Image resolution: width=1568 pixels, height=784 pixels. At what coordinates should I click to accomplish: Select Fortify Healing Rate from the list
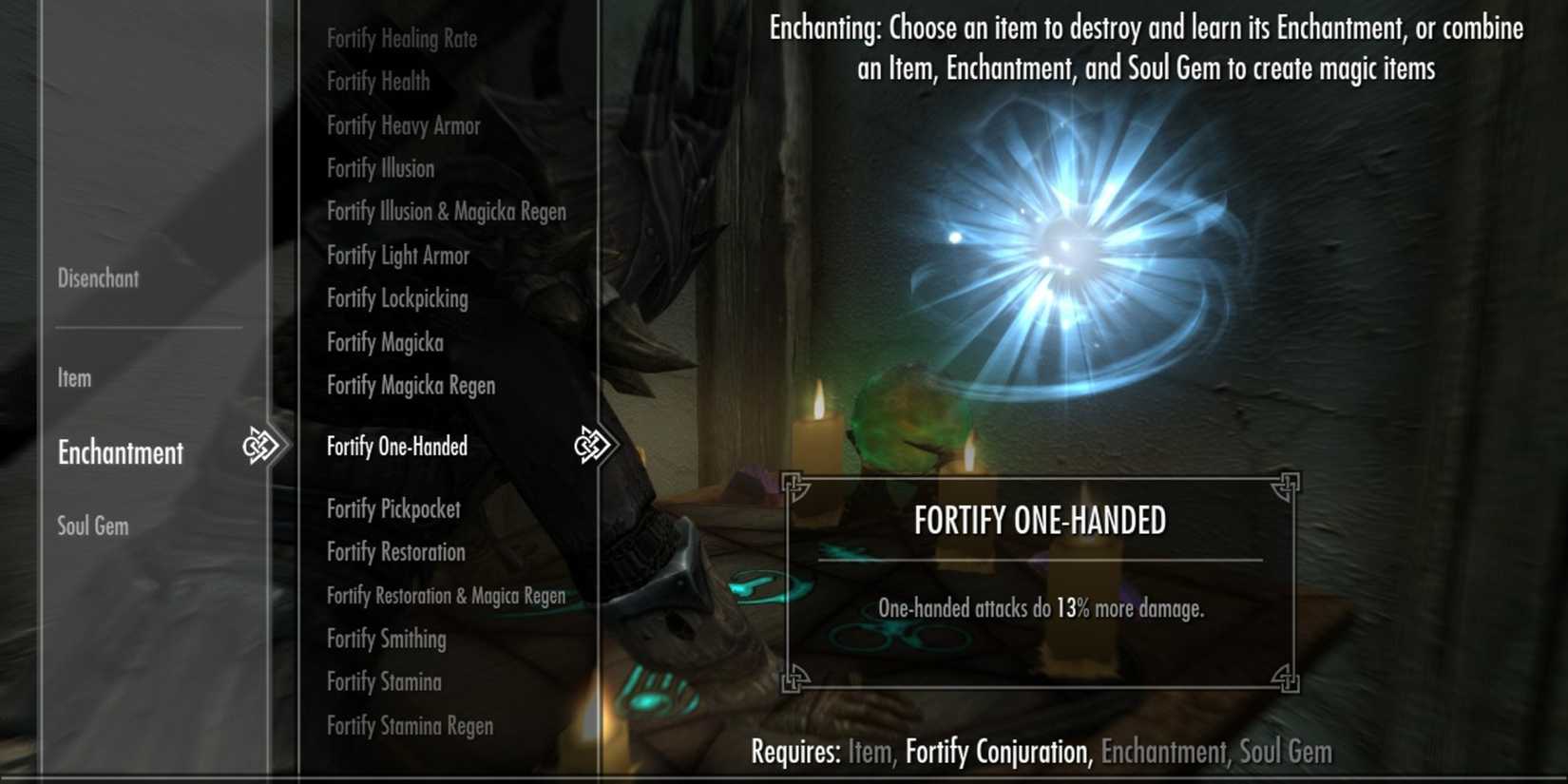click(402, 38)
